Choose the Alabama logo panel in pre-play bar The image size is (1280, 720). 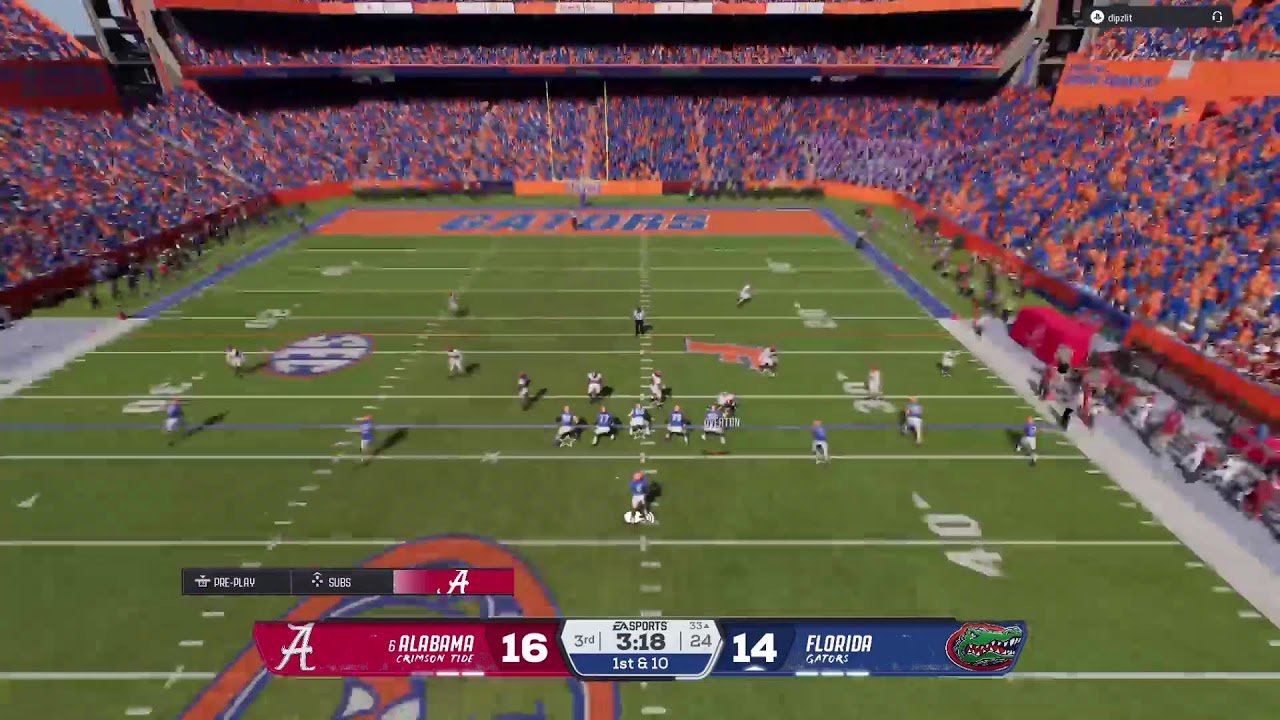pyautogui.click(x=455, y=582)
